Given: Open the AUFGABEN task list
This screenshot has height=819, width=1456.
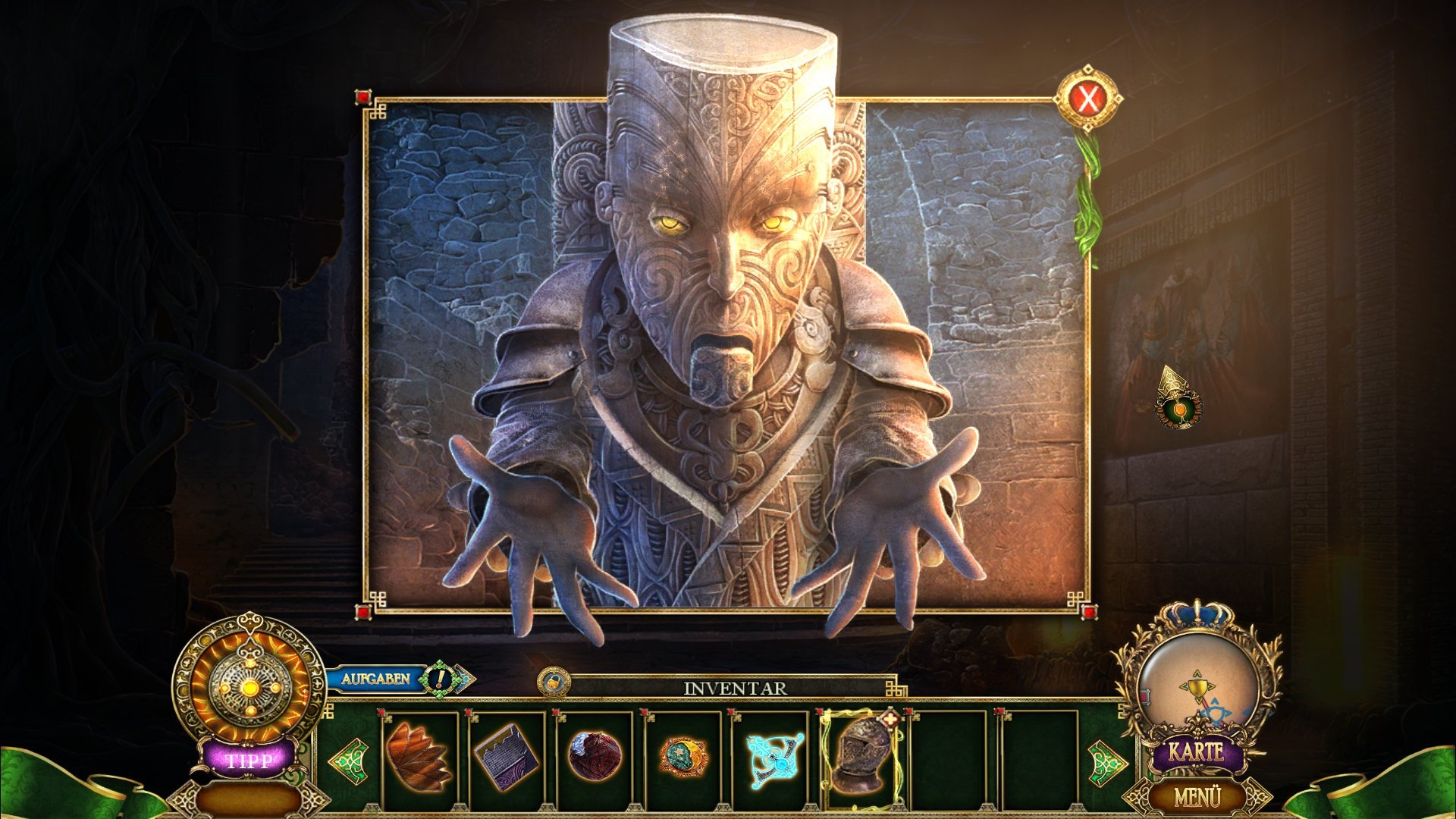Looking at the screenshot, I should point(375,679).
